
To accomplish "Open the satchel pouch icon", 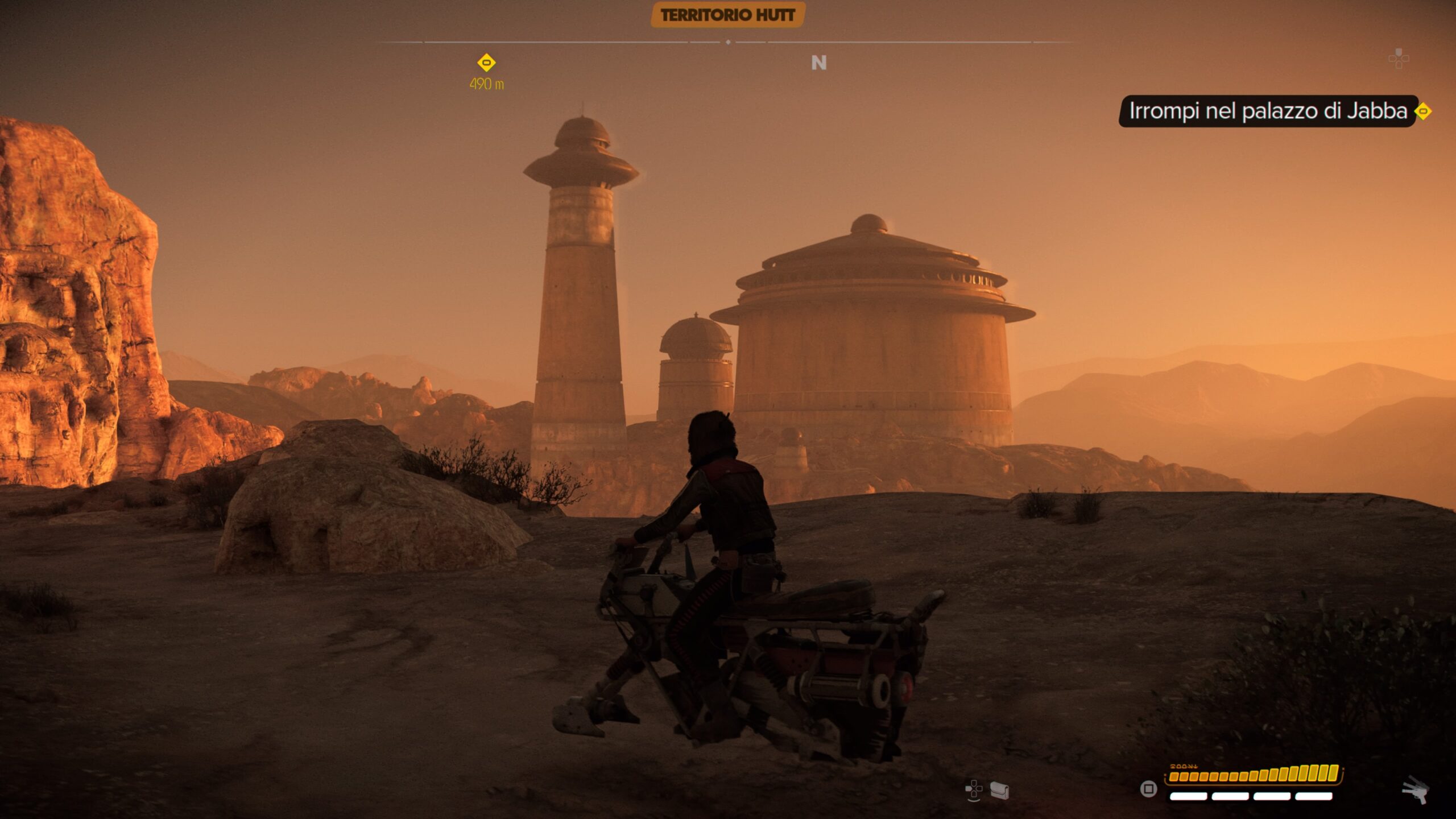I will pos(999,790).
